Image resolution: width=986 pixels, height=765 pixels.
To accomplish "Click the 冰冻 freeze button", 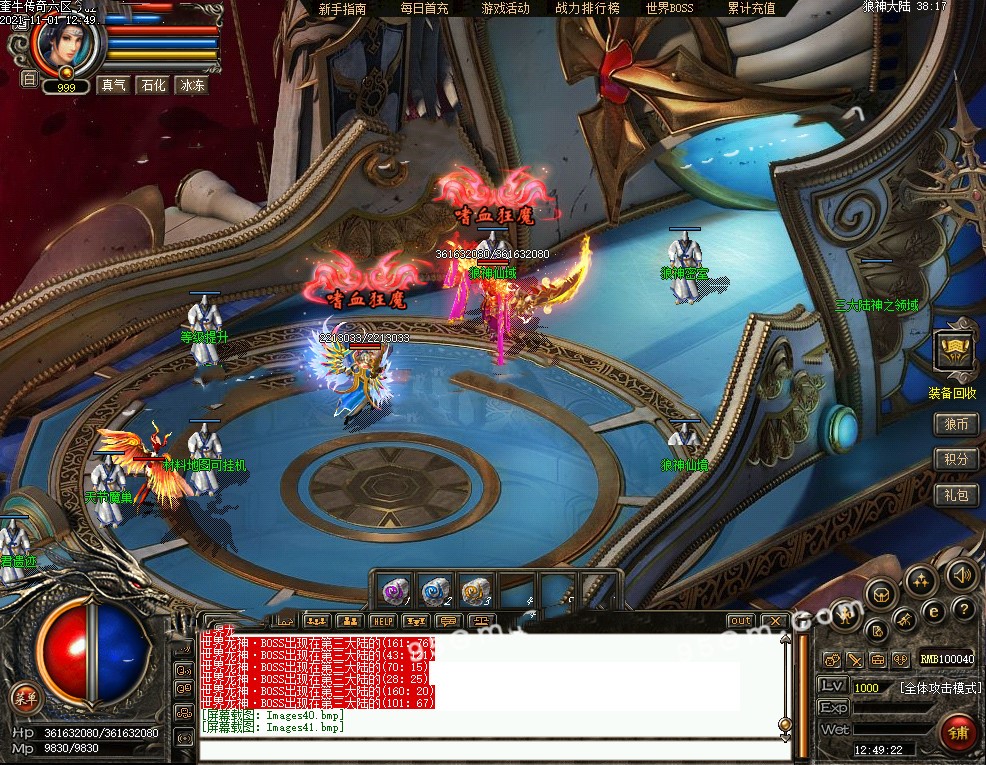I will tap(192, 86).
